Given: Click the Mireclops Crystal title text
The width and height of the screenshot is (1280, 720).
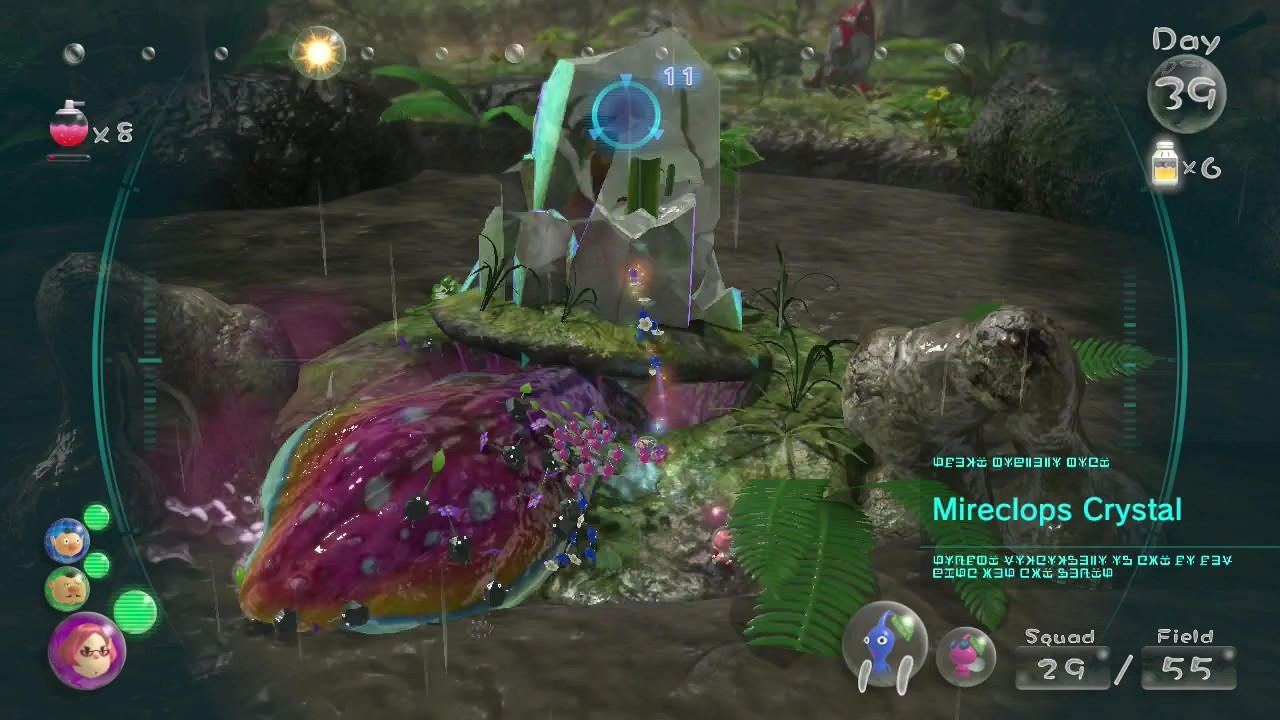Looking at the screenshot, I should coord(1057,510).
